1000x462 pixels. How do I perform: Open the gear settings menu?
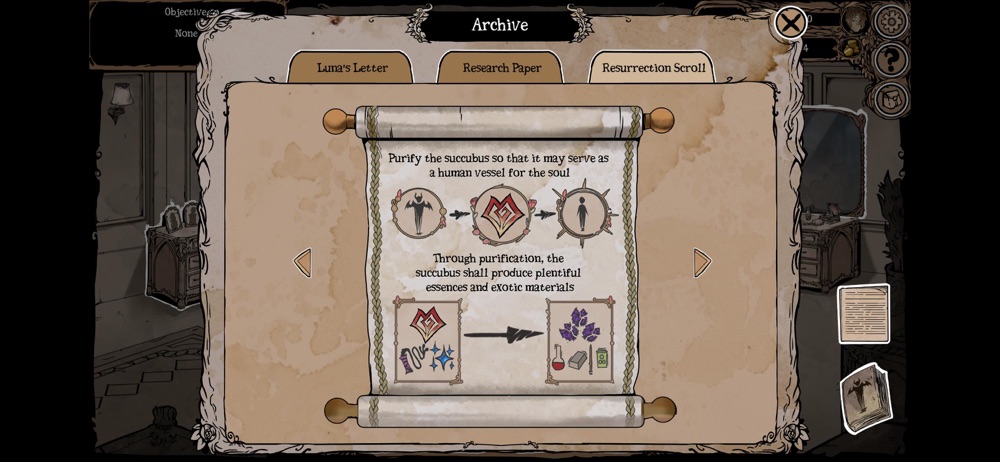[891, 21]
